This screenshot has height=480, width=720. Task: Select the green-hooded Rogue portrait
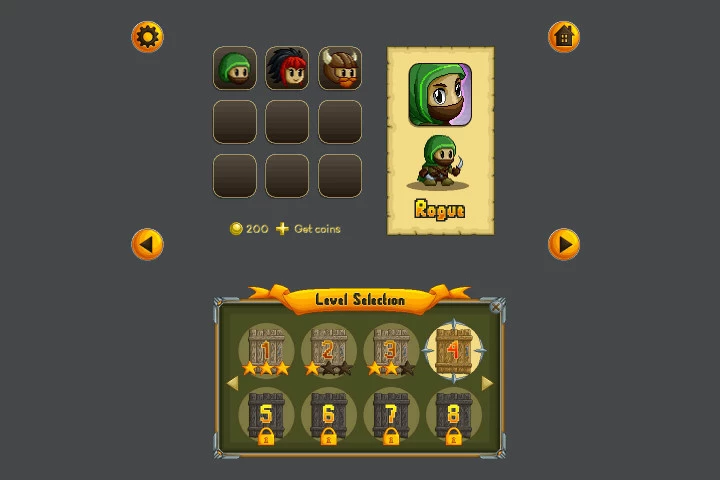[x=235, y=69]
